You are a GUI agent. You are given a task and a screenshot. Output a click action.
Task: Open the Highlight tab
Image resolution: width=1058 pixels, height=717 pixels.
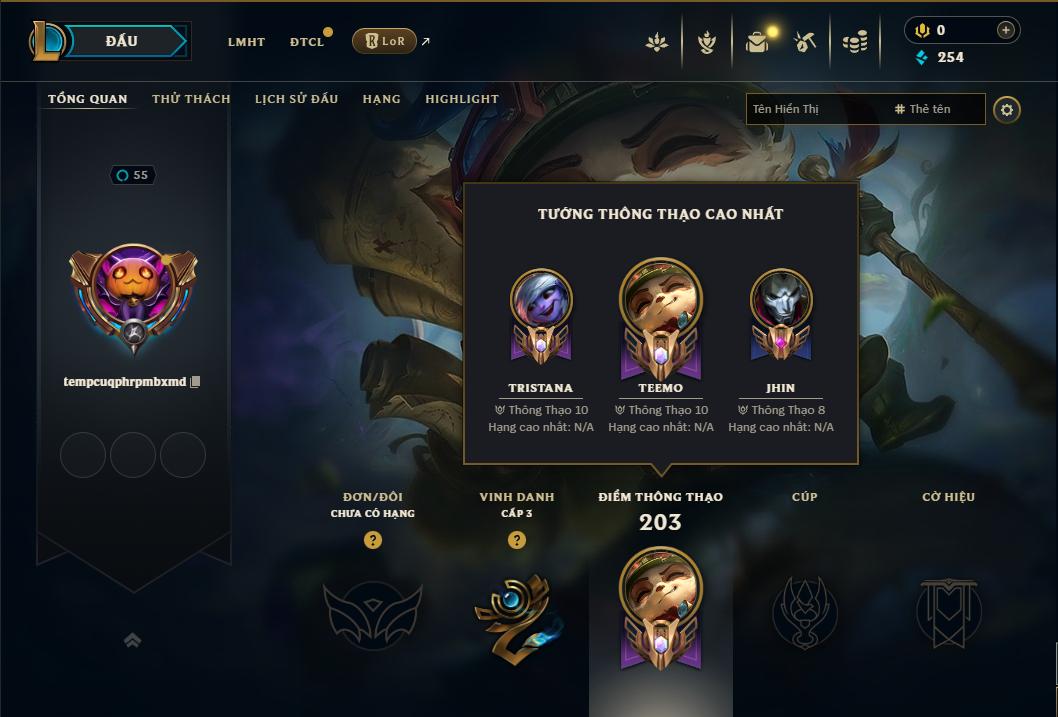(461, 99)
